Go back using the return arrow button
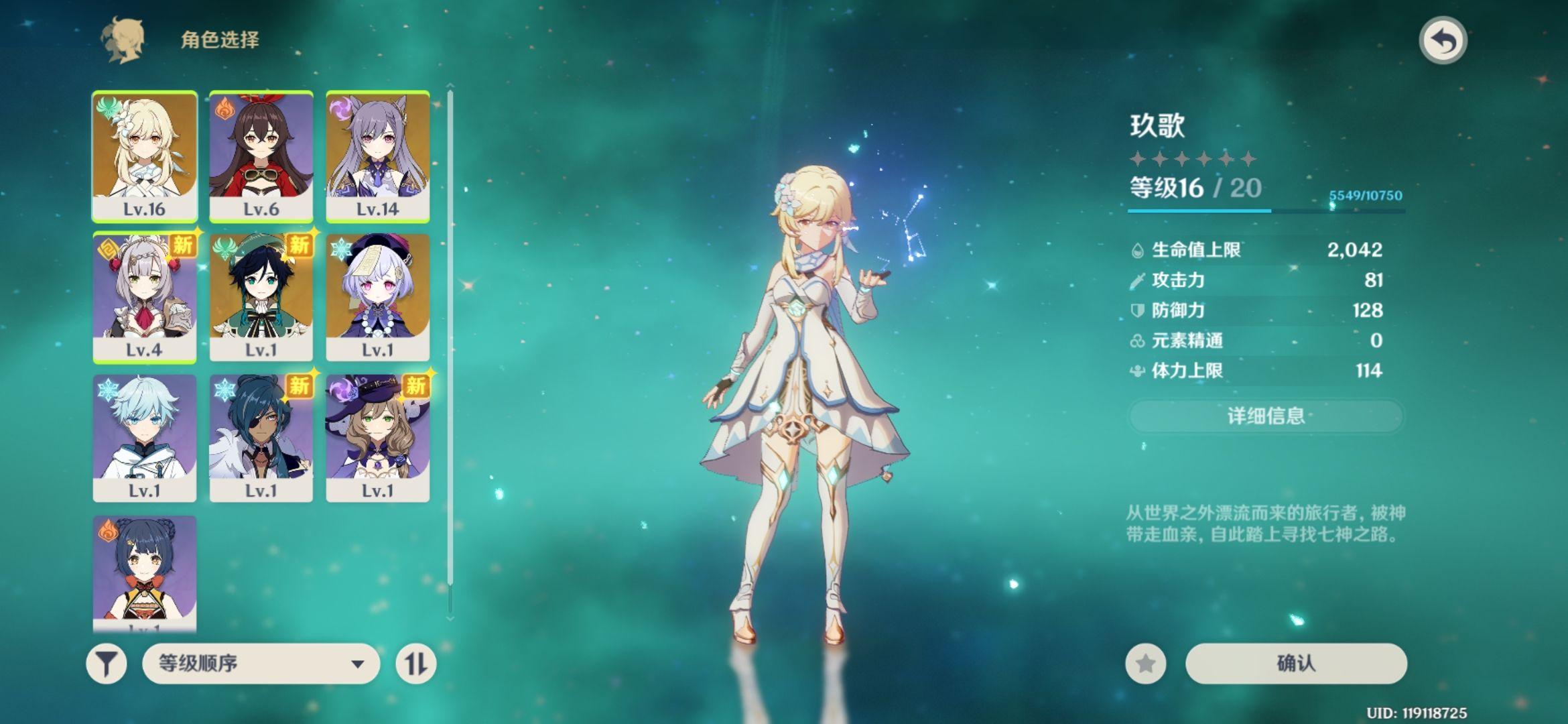The height and width of the screenshot is (724, 1568). pyautogui.click(x=1443, y=41)
